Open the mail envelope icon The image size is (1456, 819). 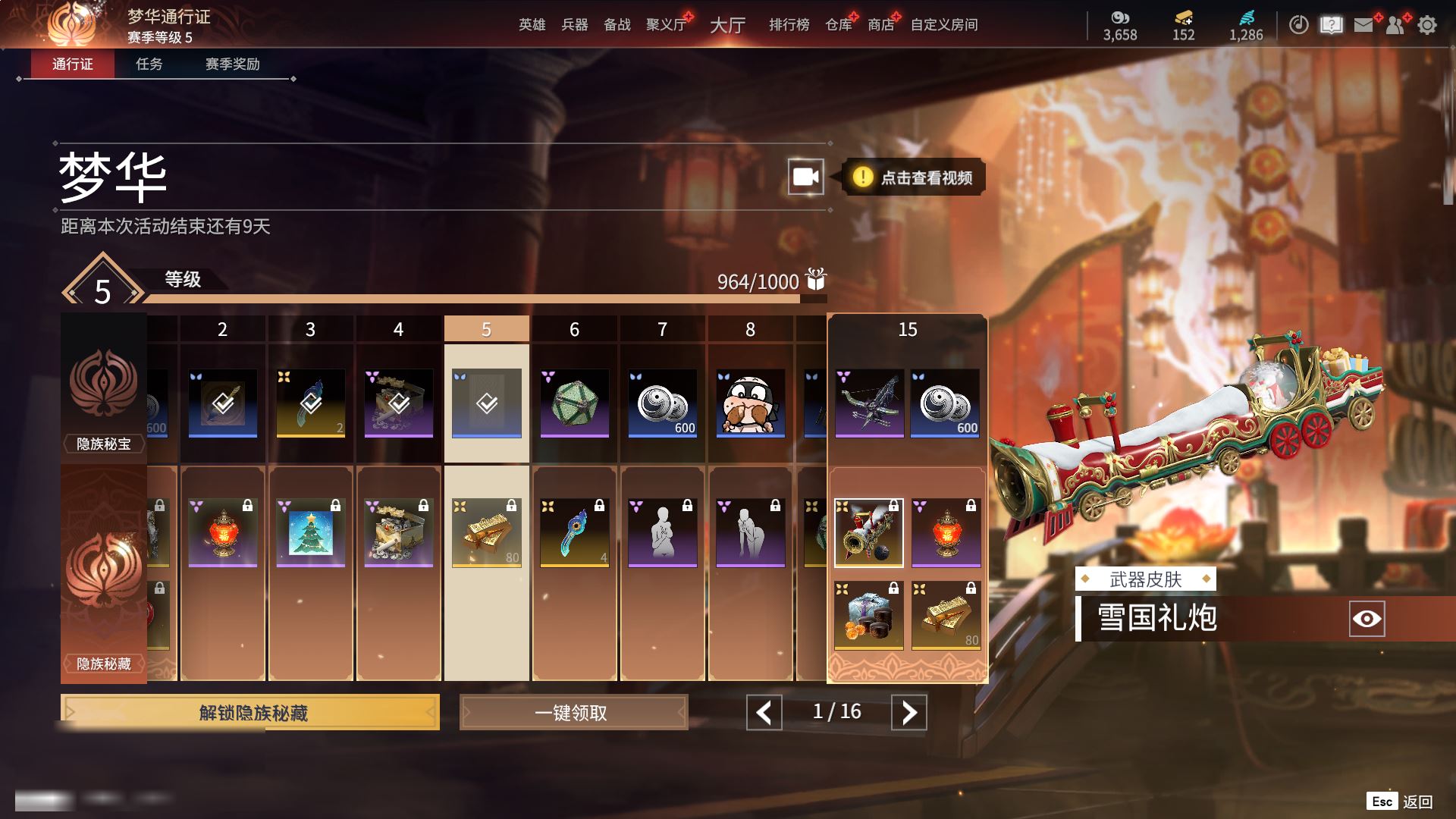[x=1363, y=25]
